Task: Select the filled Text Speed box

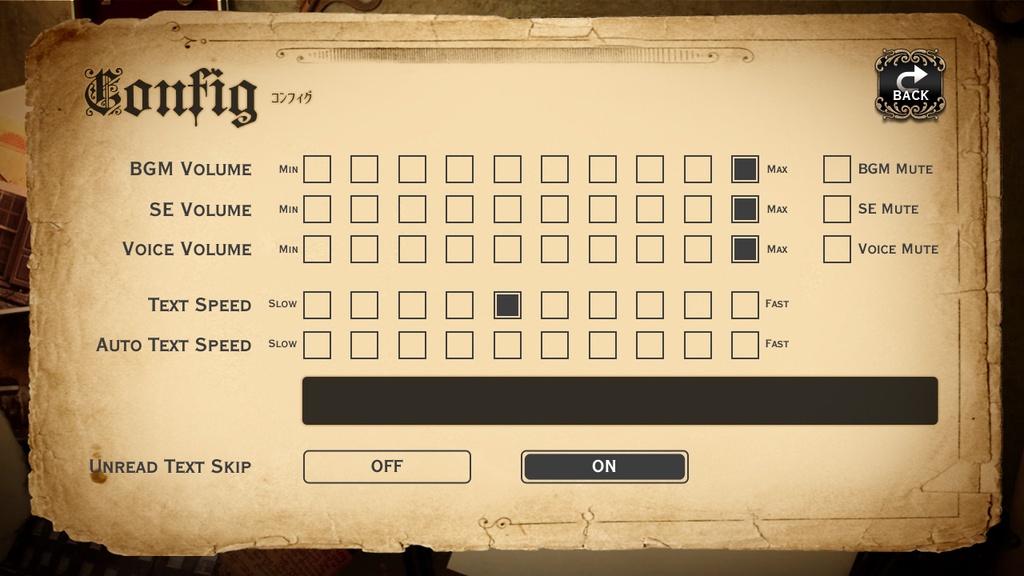Action: [507, 305]
